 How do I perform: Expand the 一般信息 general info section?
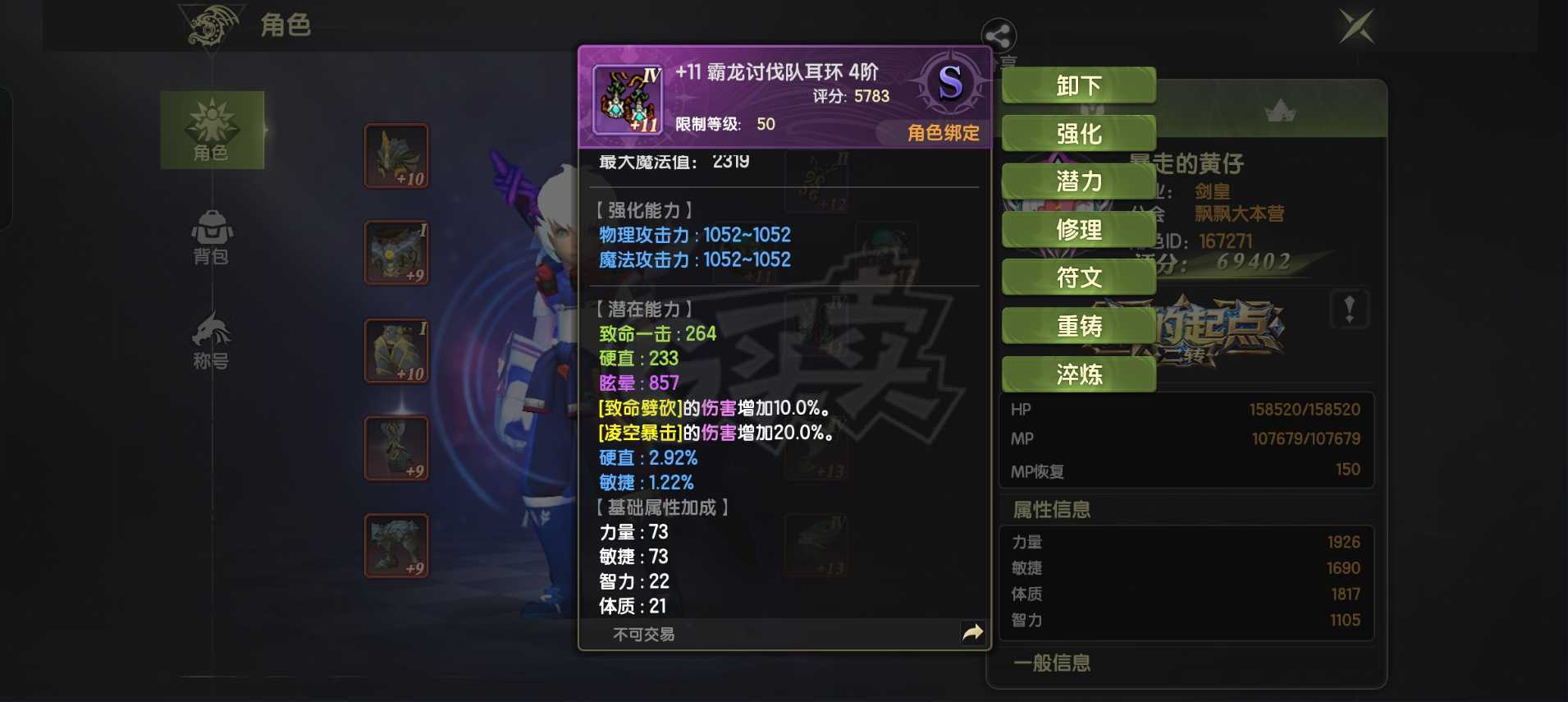click(x=1053, y=663)
